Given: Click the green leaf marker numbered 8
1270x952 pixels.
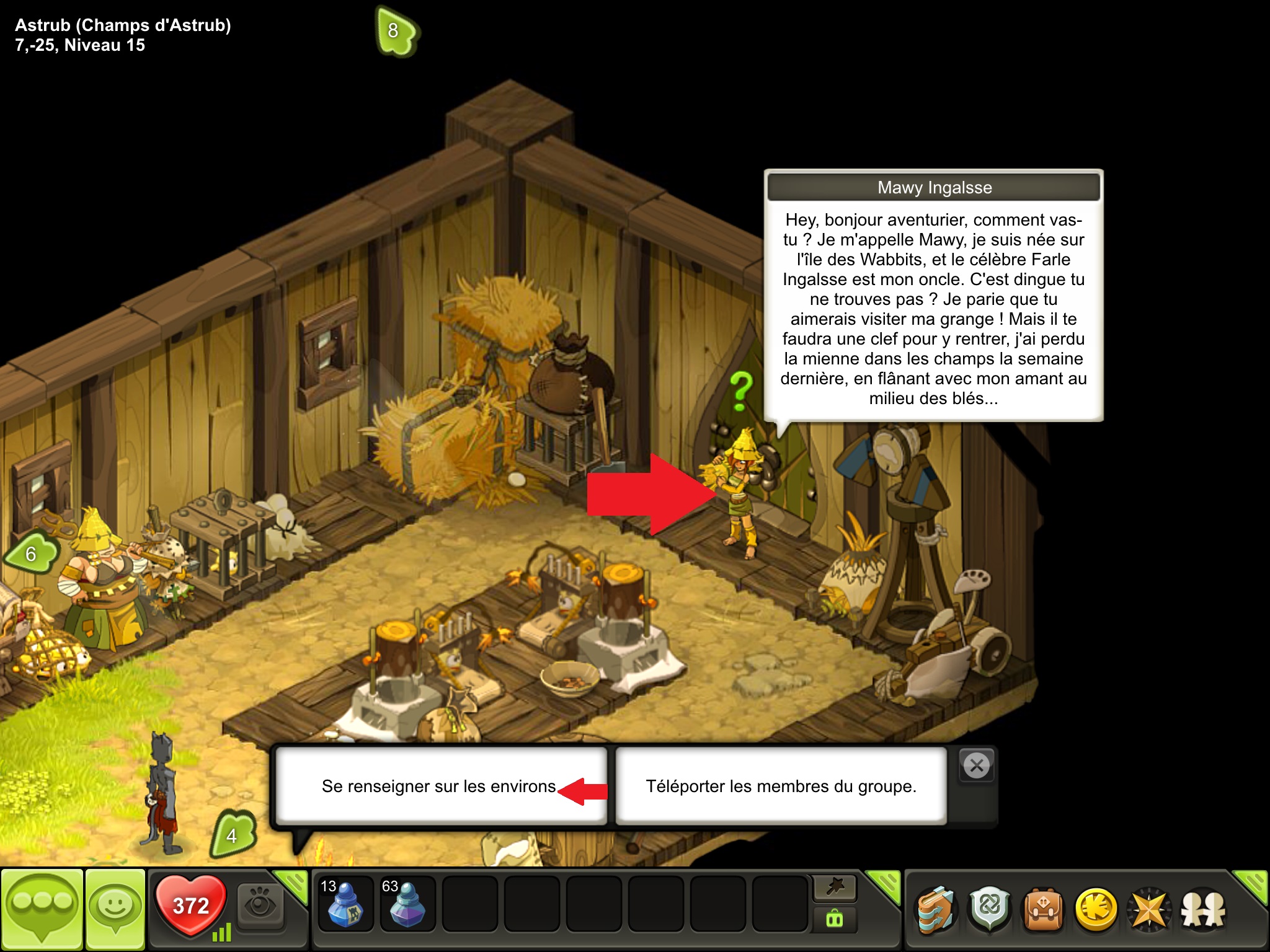Looking at the screenshot, I should [x=396, y=30].
